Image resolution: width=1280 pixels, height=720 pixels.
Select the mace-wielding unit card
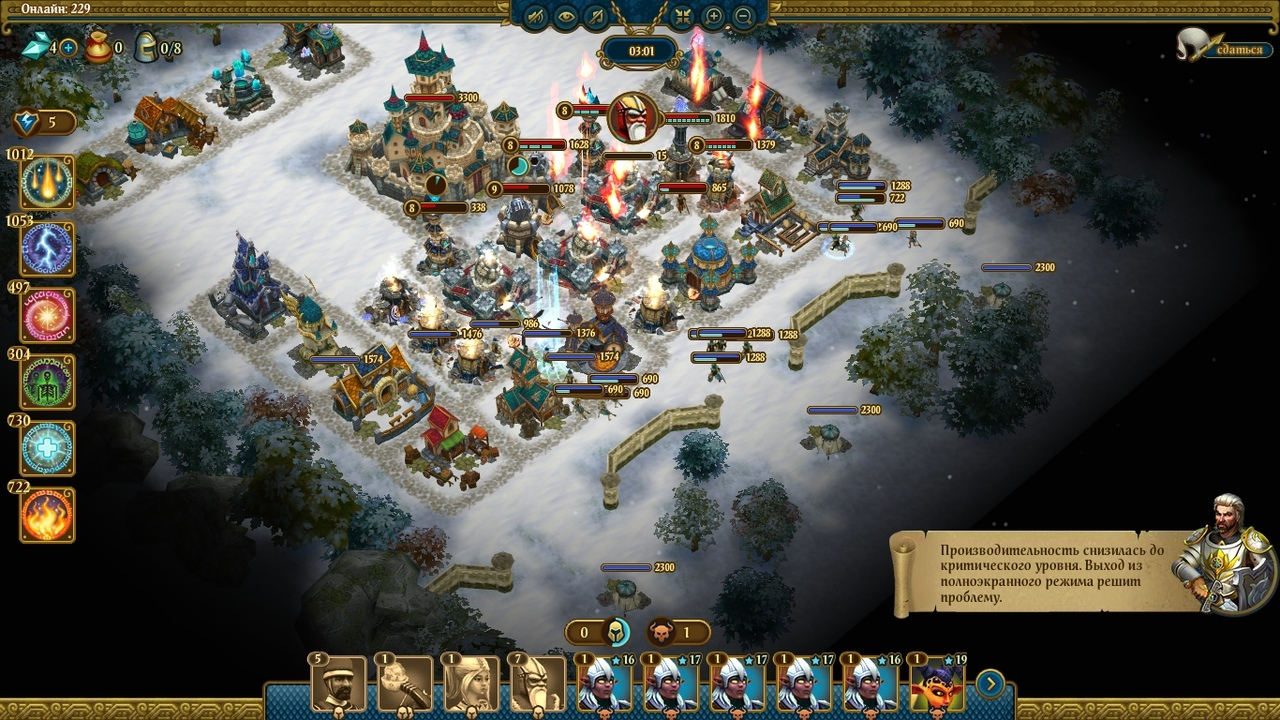(x=405, y=684)
